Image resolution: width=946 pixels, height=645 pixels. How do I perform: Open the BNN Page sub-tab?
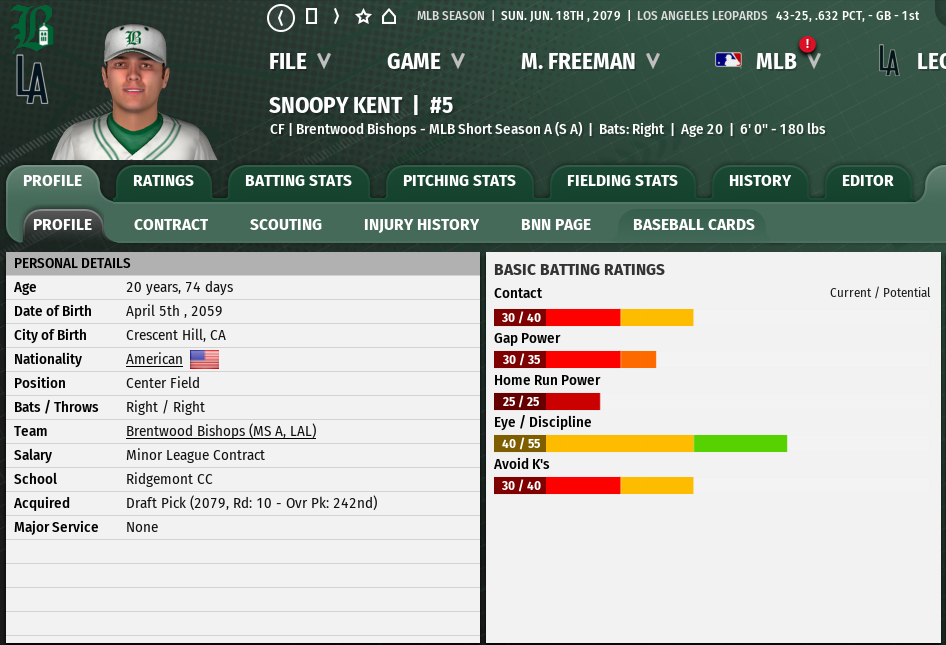point(556,225)
